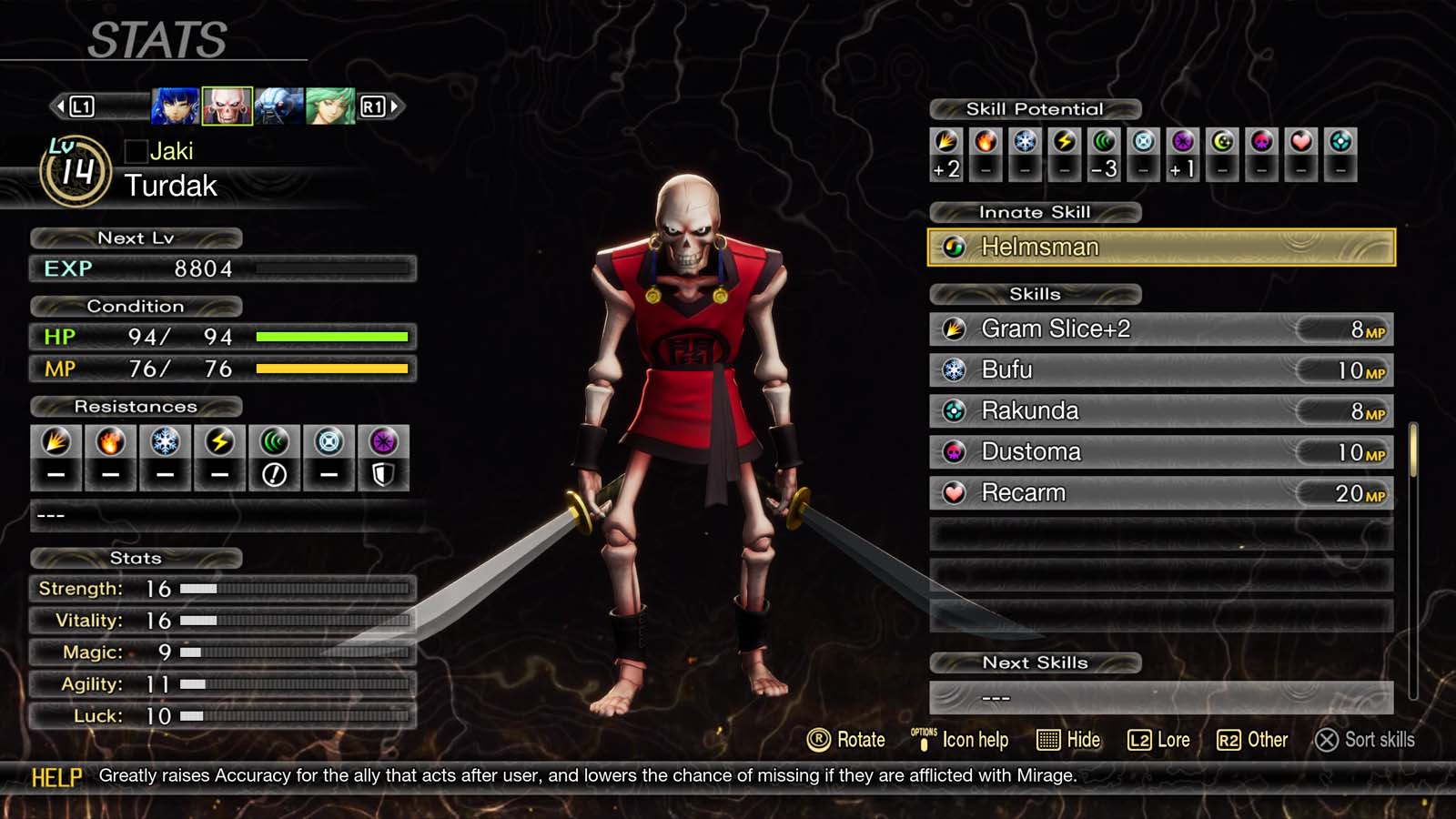This screenshot has height=819, width=1456.
Task: Click the Bufu ice snowflake icon
Action: (955, 369)
